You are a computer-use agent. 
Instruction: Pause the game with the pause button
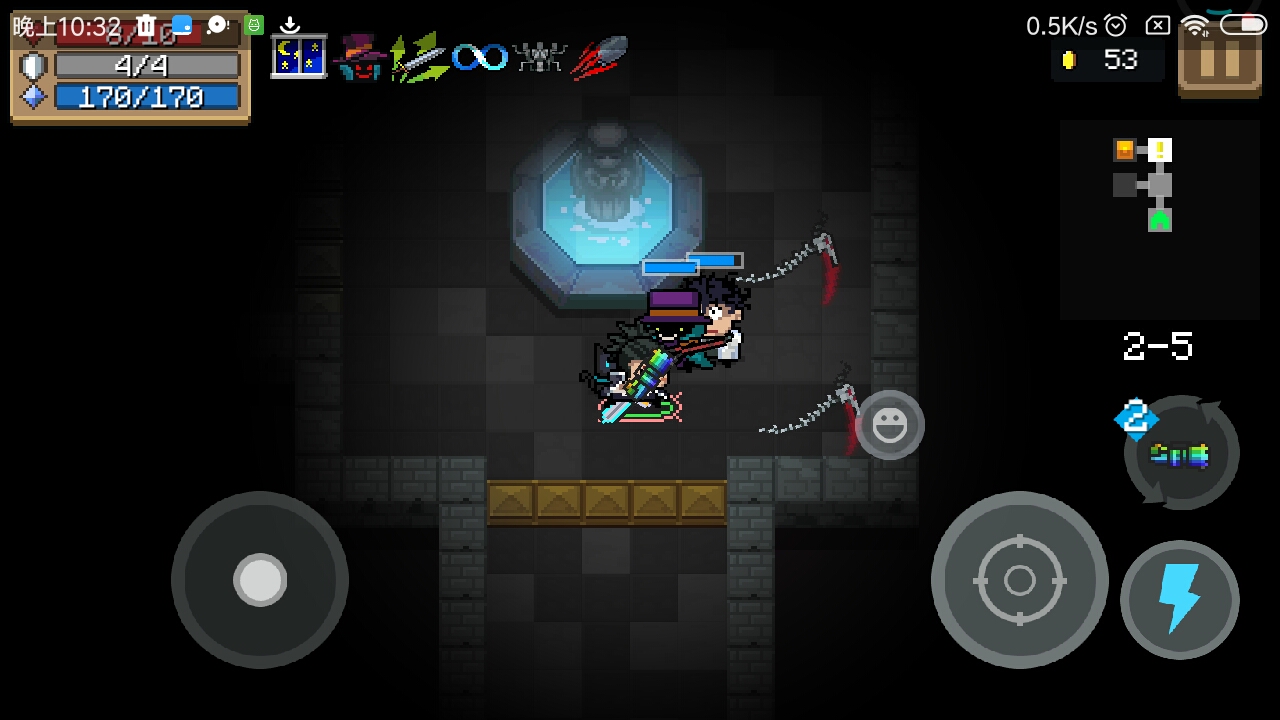1218,62
